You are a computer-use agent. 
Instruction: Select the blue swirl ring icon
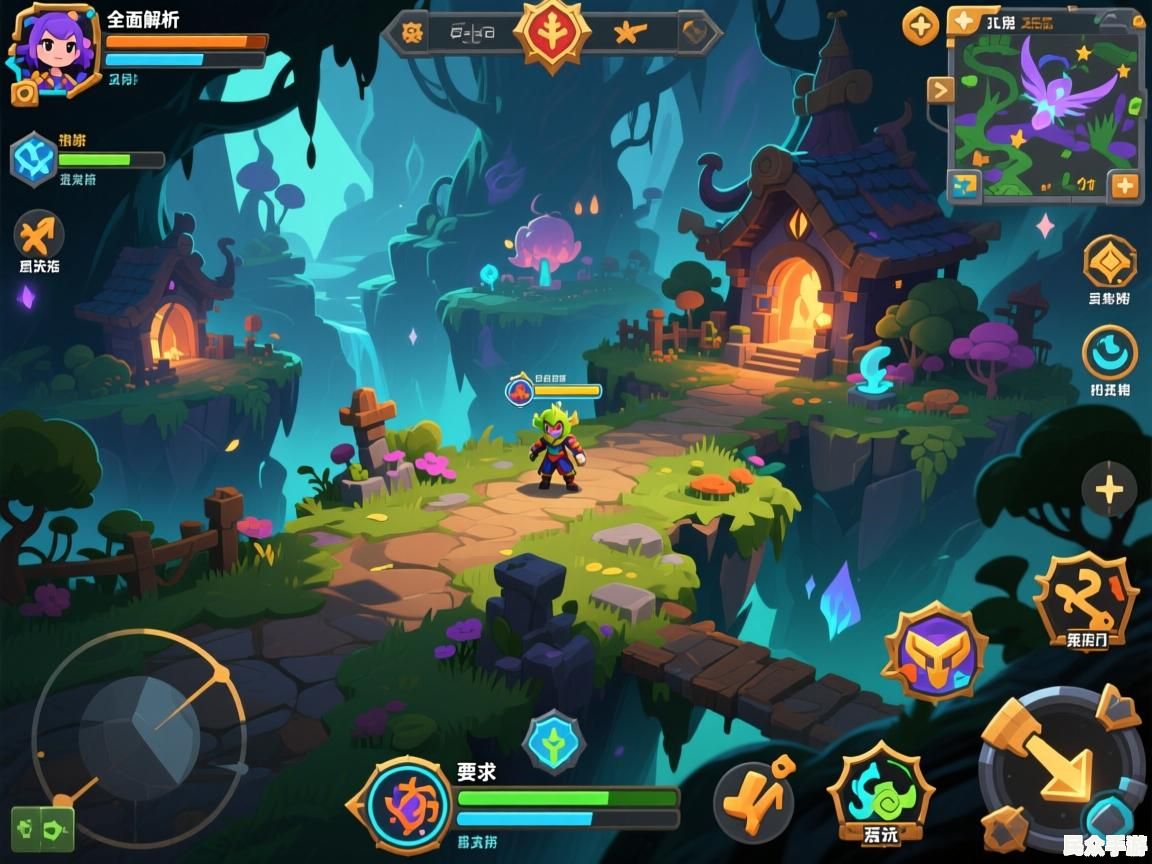pyautogui.click(x=1110, y=353)
